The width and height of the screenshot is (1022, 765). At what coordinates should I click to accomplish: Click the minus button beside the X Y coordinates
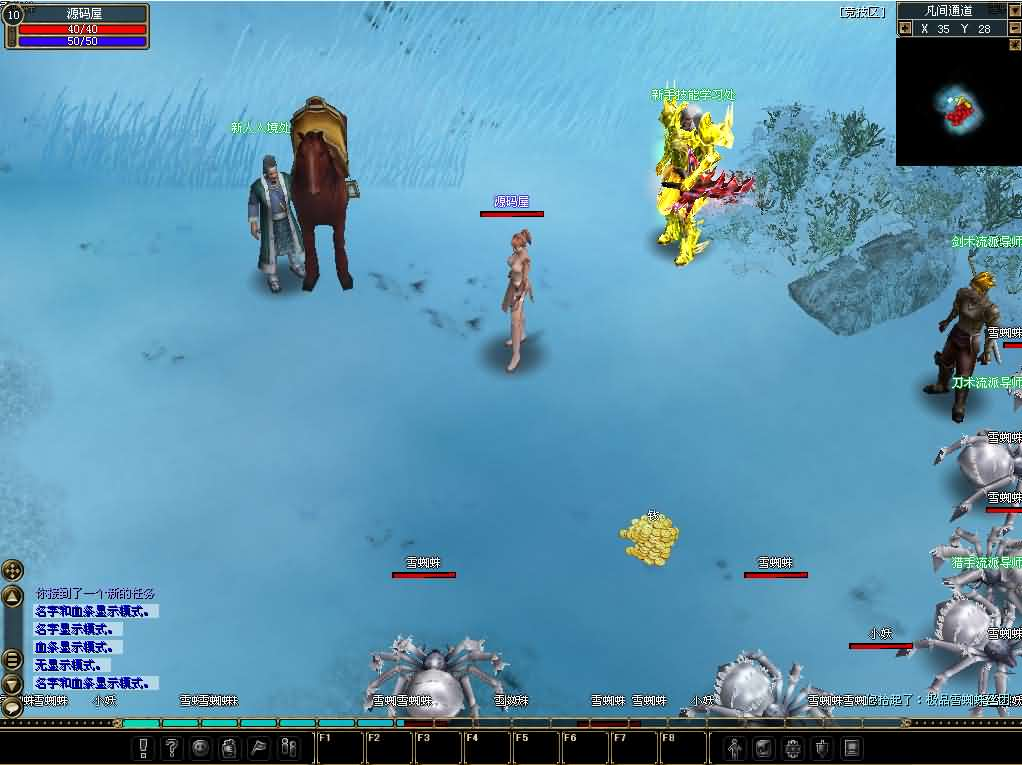click(x=1014, y=29)
